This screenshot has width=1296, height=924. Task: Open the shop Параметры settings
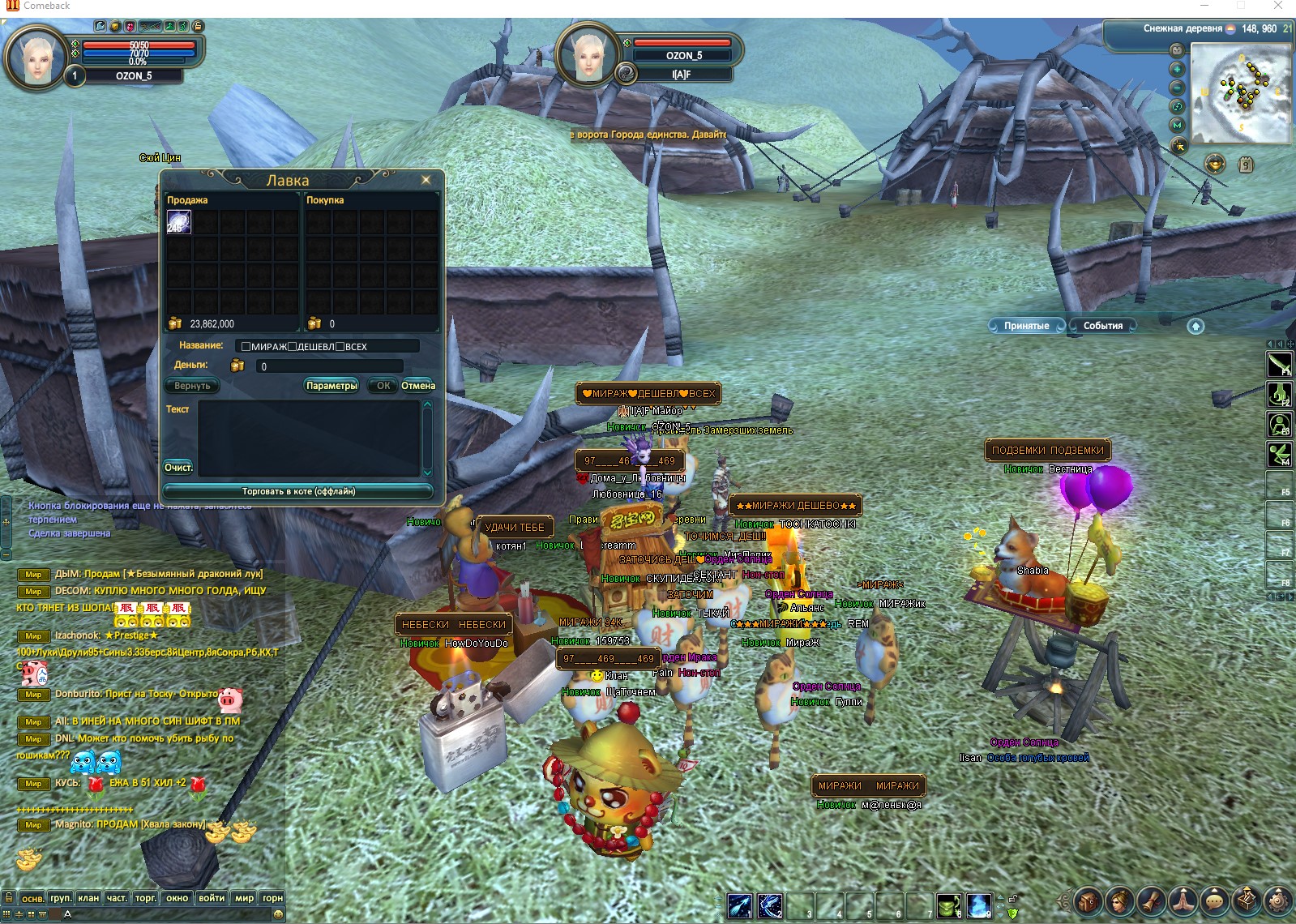(331, 386)
